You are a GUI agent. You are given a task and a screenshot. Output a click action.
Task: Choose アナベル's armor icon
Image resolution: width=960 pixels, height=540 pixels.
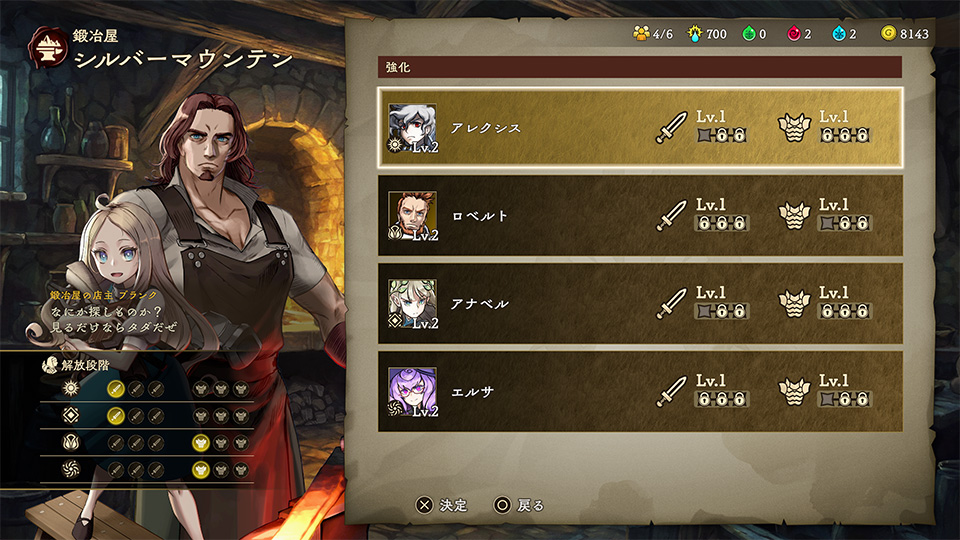tap(793, 303)
